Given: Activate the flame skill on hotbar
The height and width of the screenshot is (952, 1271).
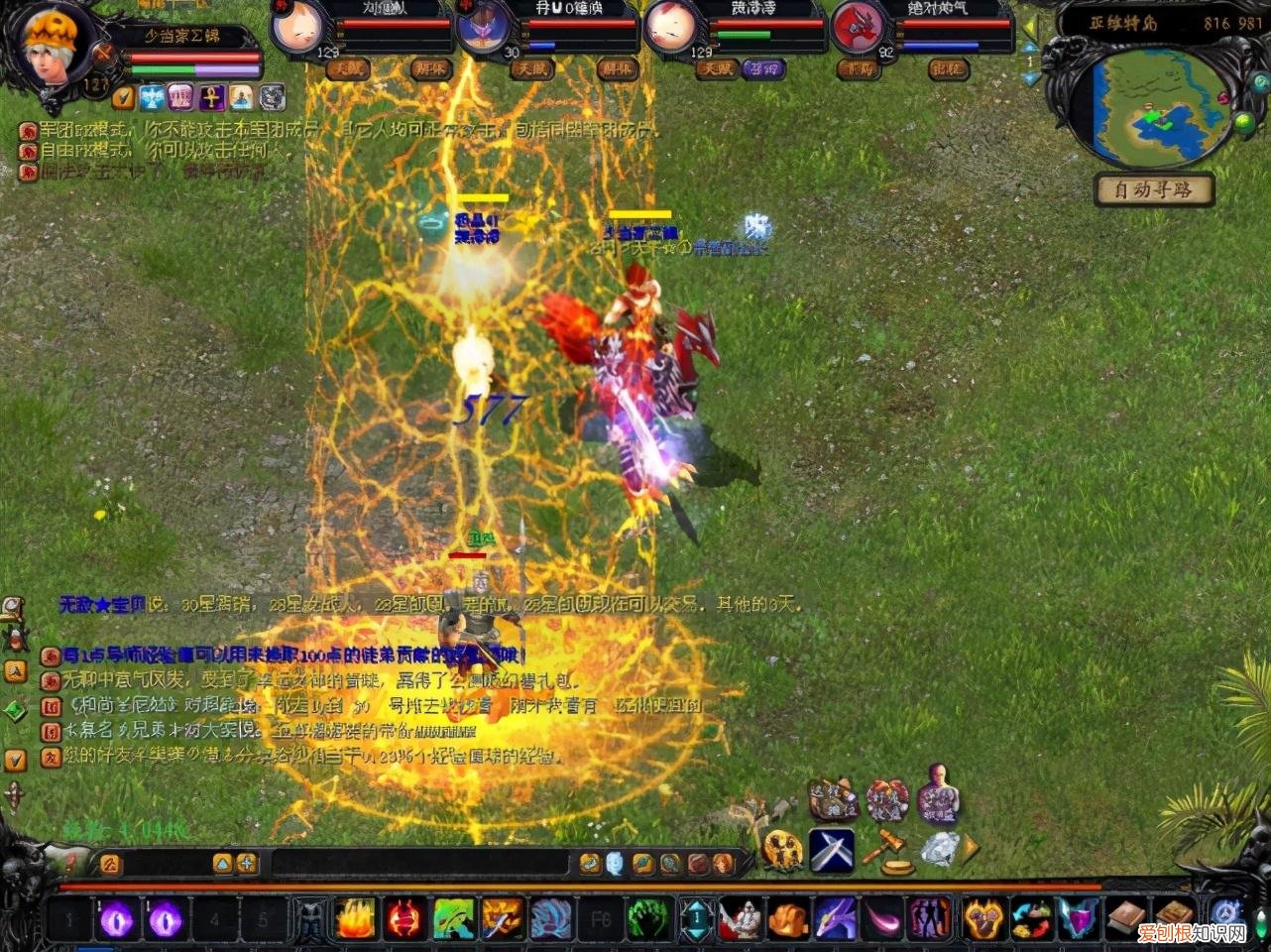Looking at the screenshot, I should (355, 919).
